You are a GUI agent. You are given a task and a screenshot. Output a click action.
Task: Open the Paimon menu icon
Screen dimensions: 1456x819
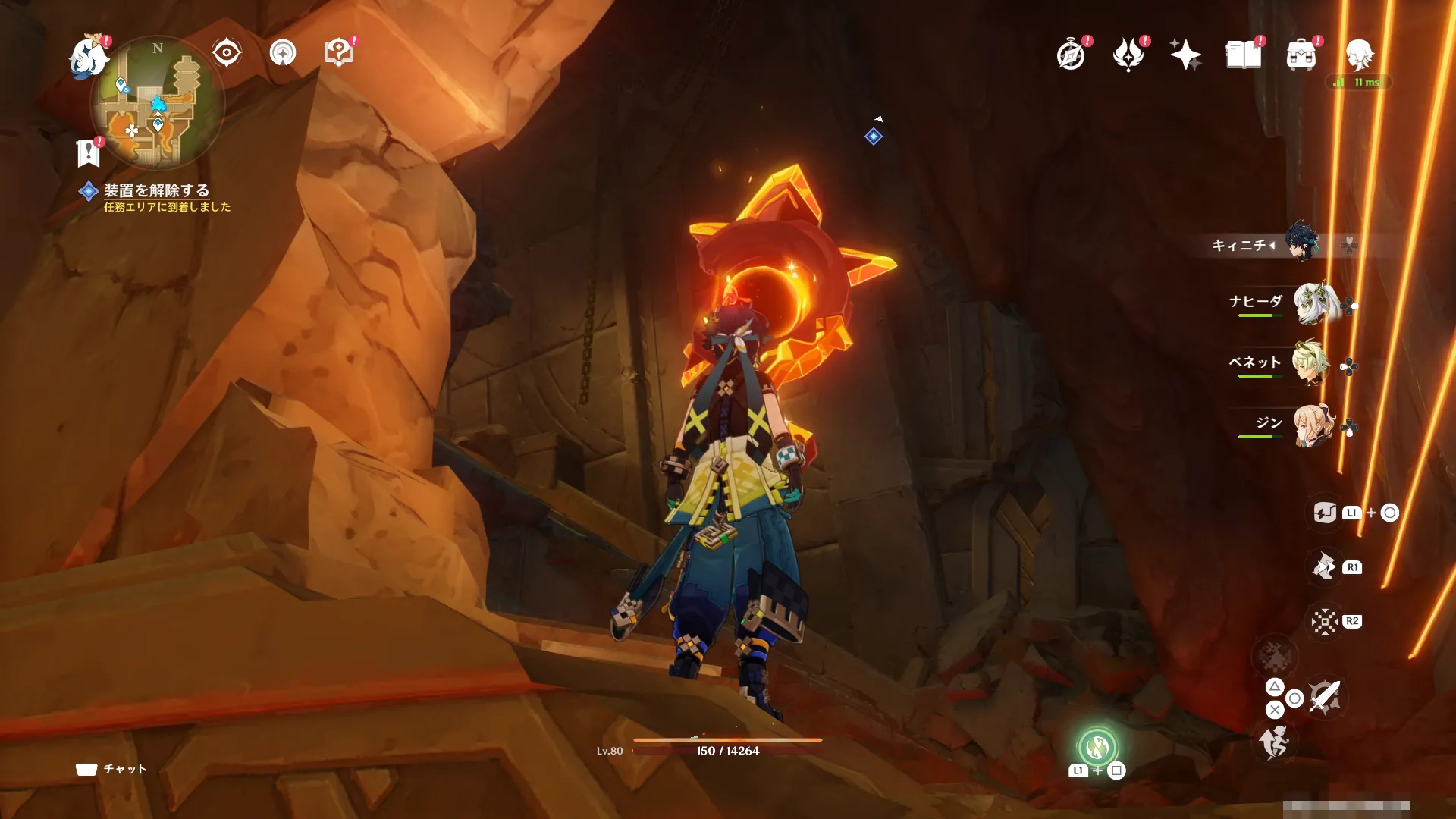(x=89, y=58)
